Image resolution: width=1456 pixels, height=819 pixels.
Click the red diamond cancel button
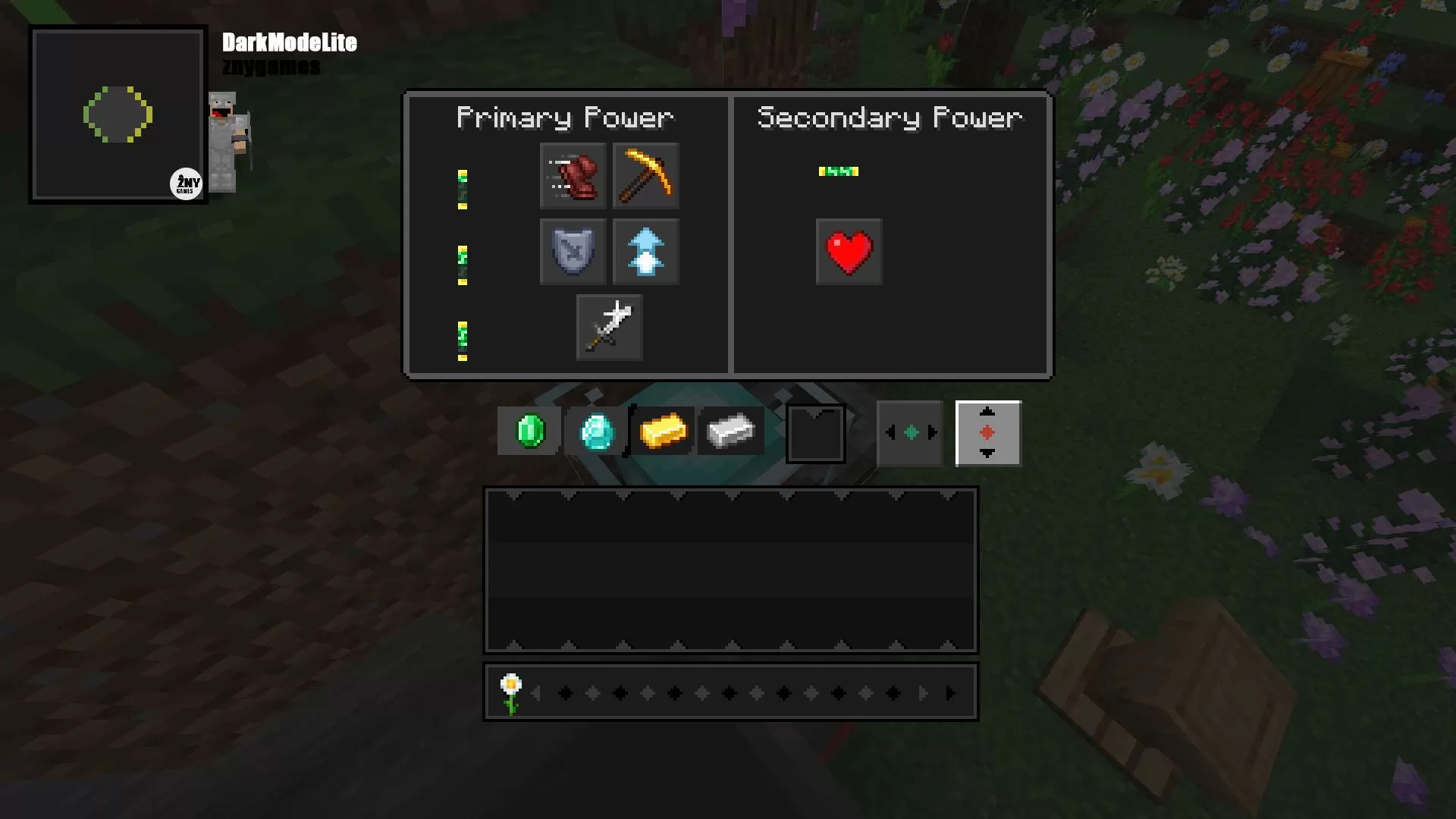click(x=987, y=432)
